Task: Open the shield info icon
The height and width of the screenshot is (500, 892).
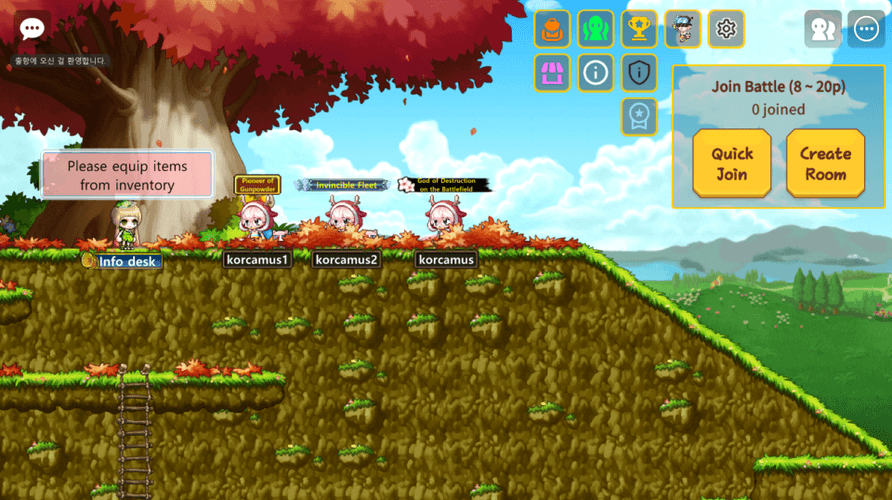Action: (x=640, y=72)
